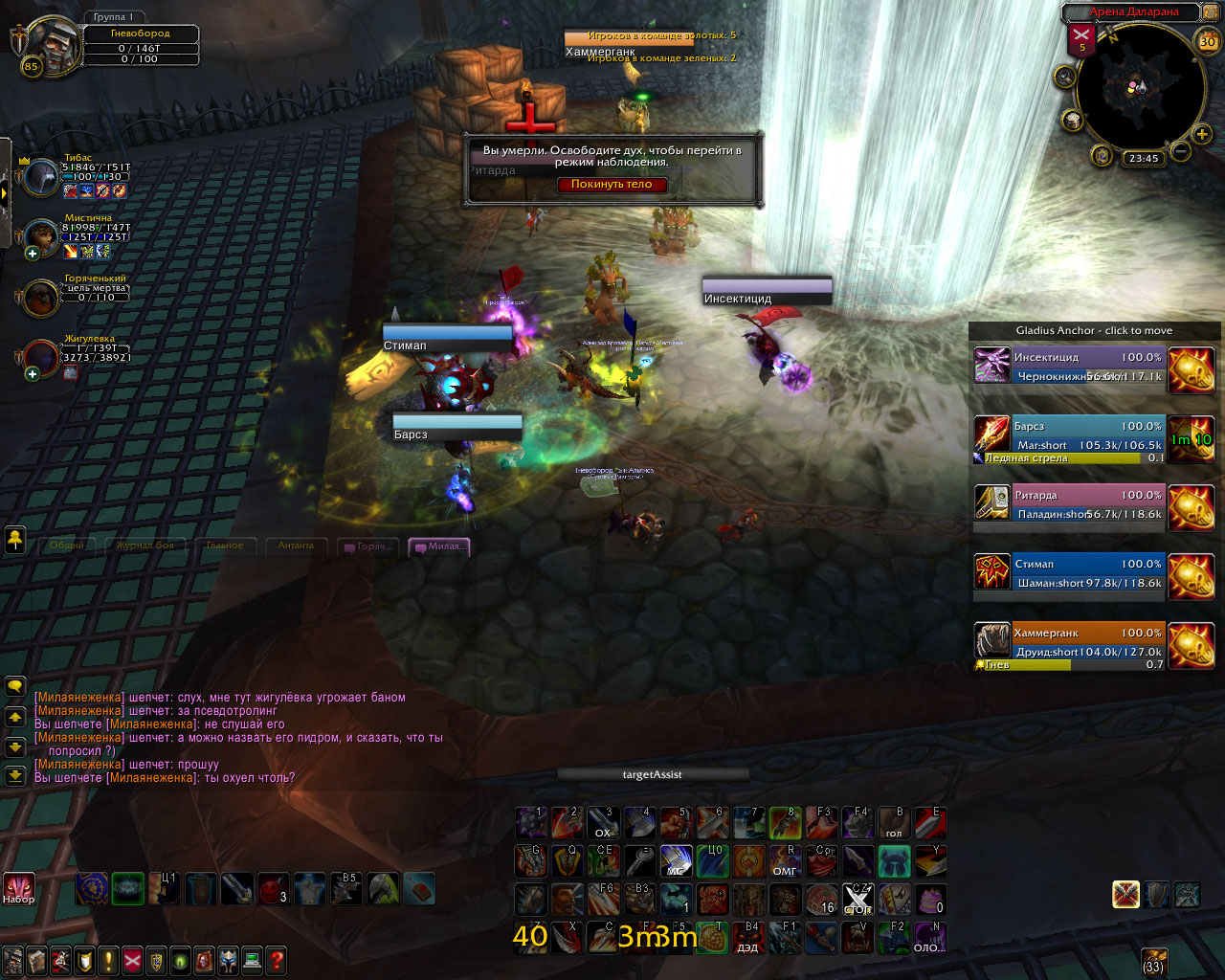The height and width of the screenshot is (980, 1225).
Task: Click the "Покинуть тело" release spirit button
Action: pyautogui.click(x=612, y=185)
